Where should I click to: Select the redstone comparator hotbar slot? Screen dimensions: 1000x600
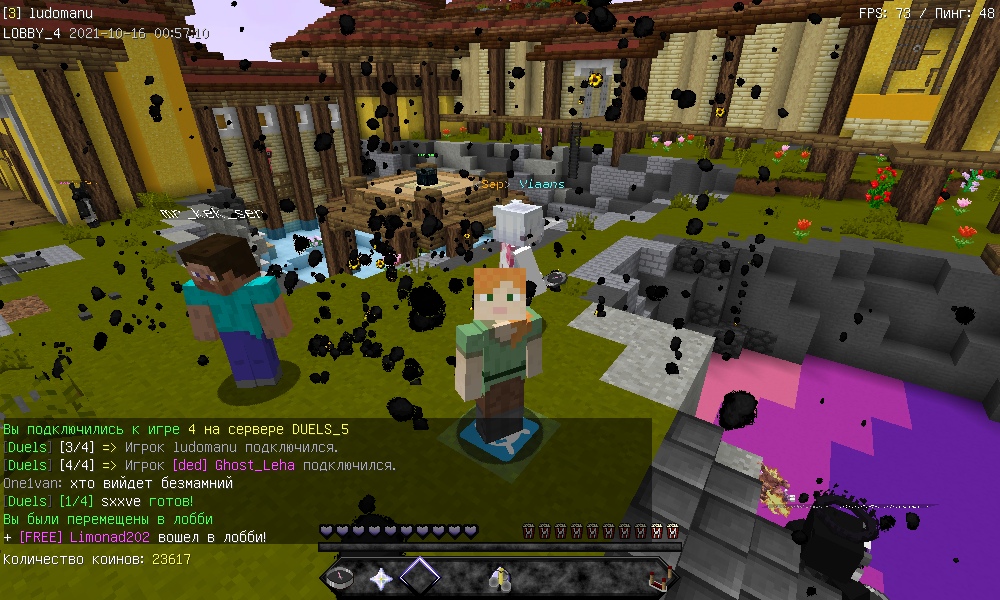pyautogui.click(x=658, y=577)
